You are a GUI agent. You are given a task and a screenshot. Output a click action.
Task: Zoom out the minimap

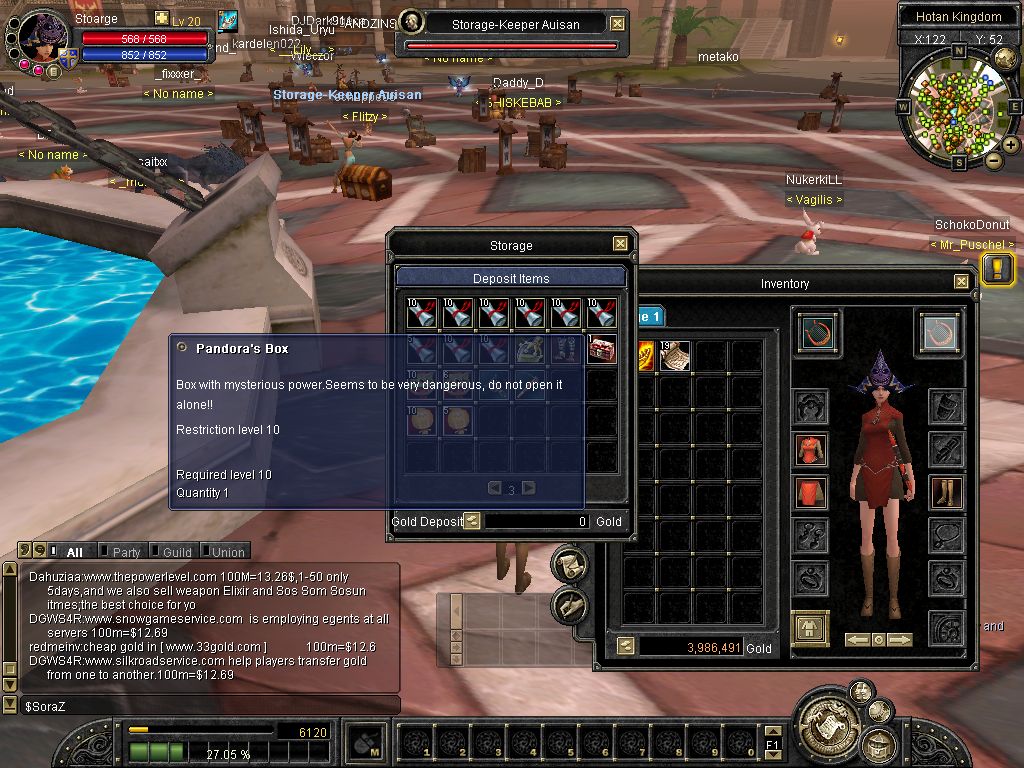click(993, 160)
